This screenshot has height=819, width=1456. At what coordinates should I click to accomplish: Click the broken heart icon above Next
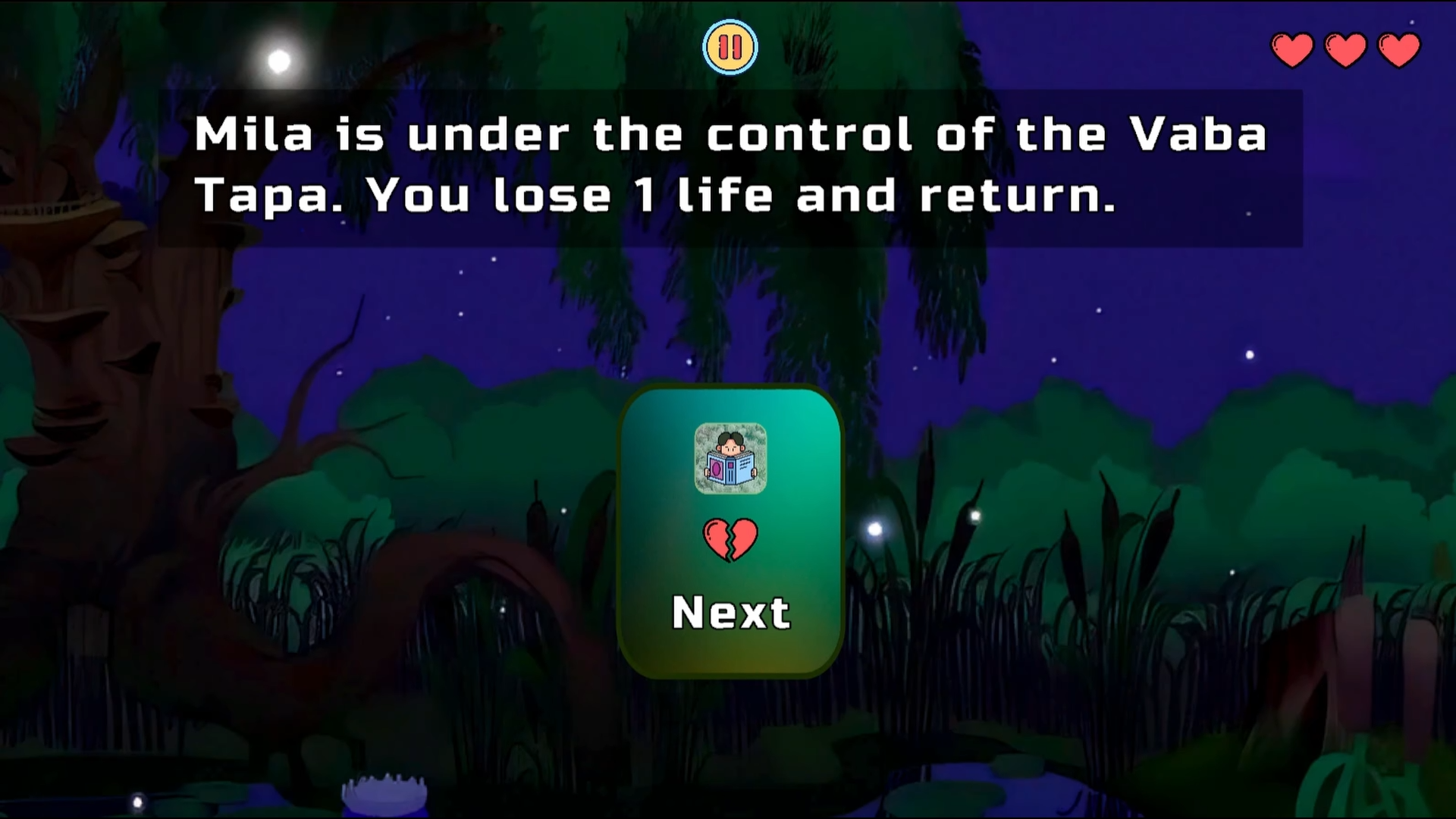pos(730,540)
